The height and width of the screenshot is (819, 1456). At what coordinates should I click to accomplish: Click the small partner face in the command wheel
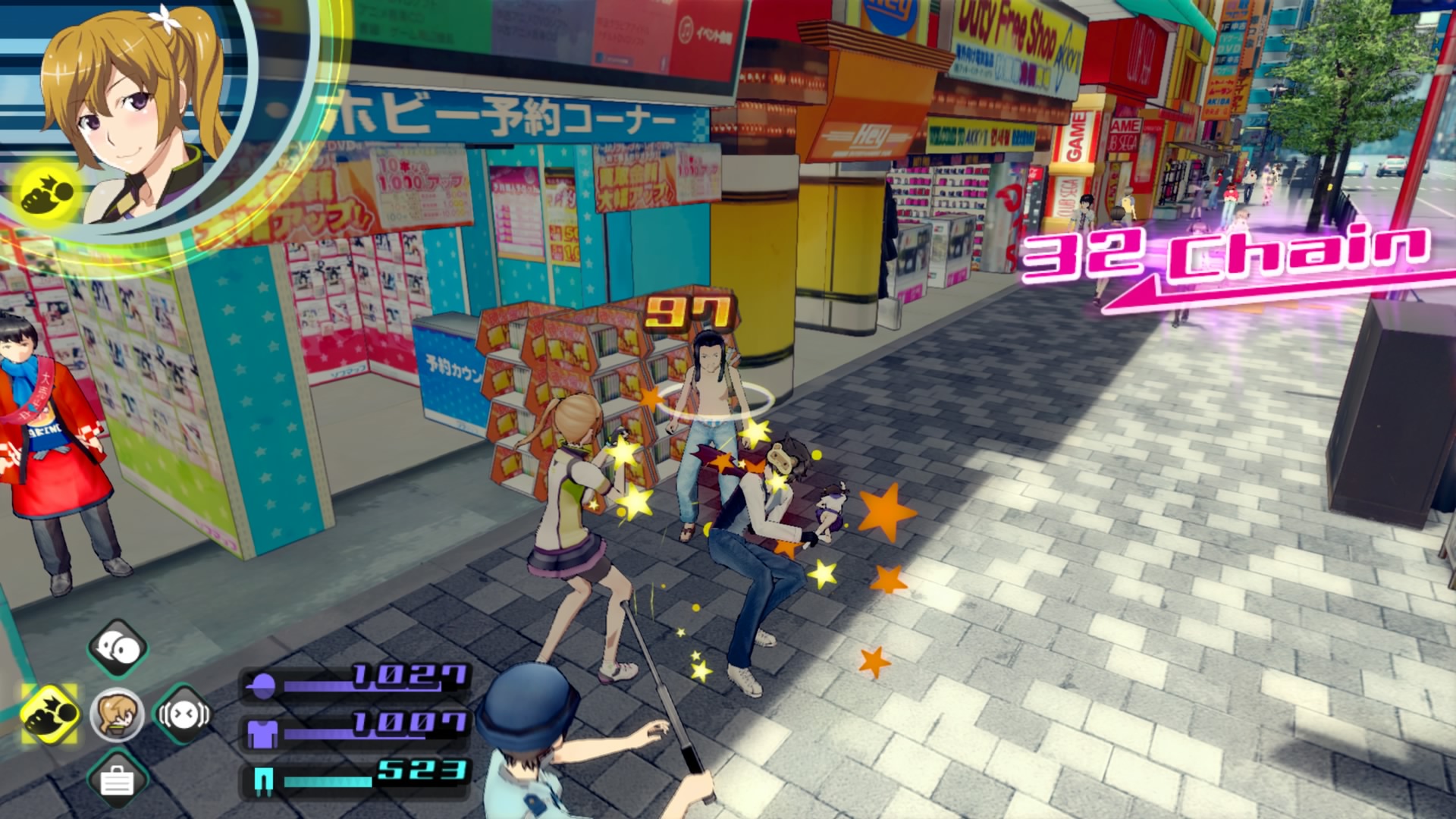(x=117, y=714)
